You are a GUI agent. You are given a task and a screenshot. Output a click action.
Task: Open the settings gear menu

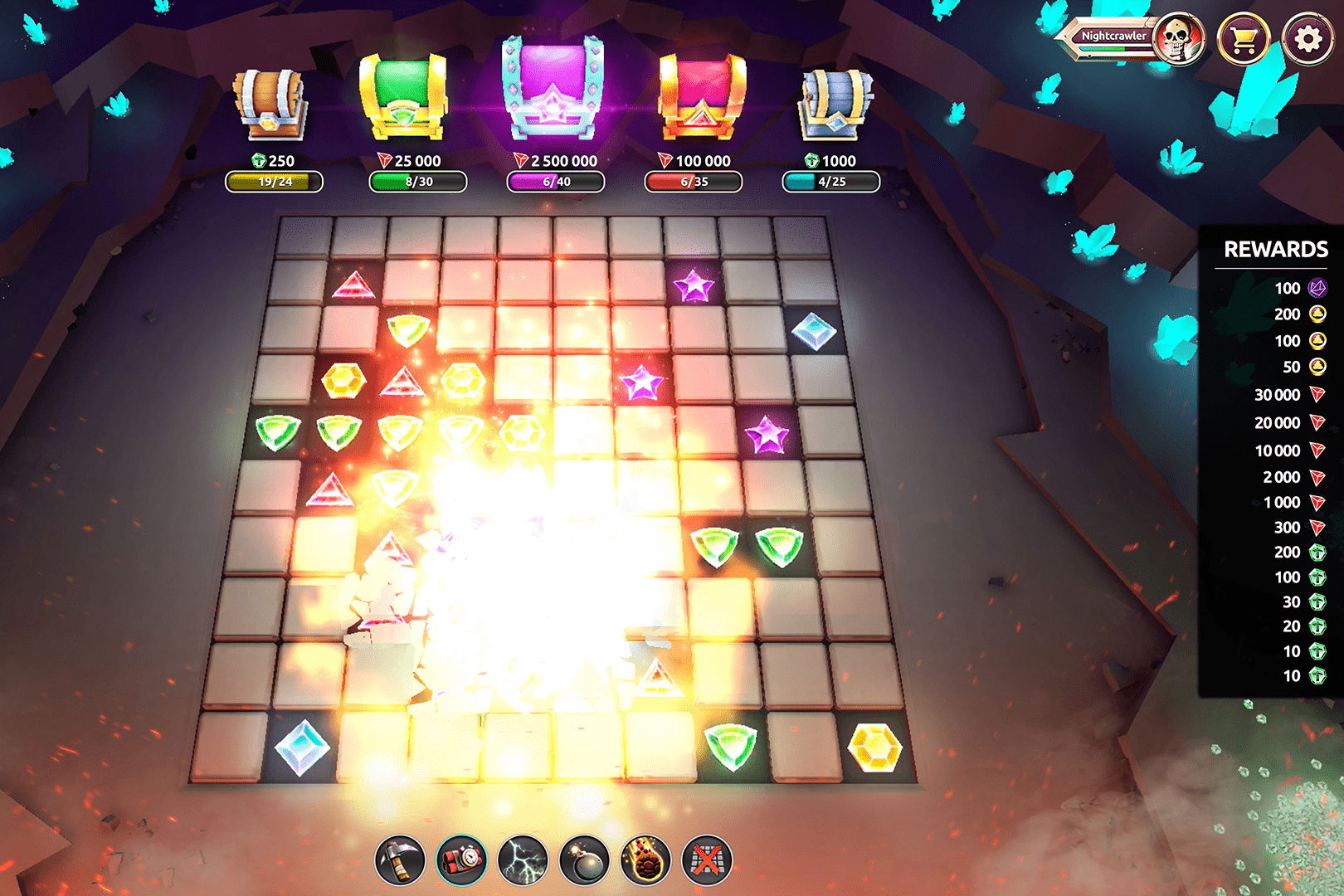click(1308, 37)
